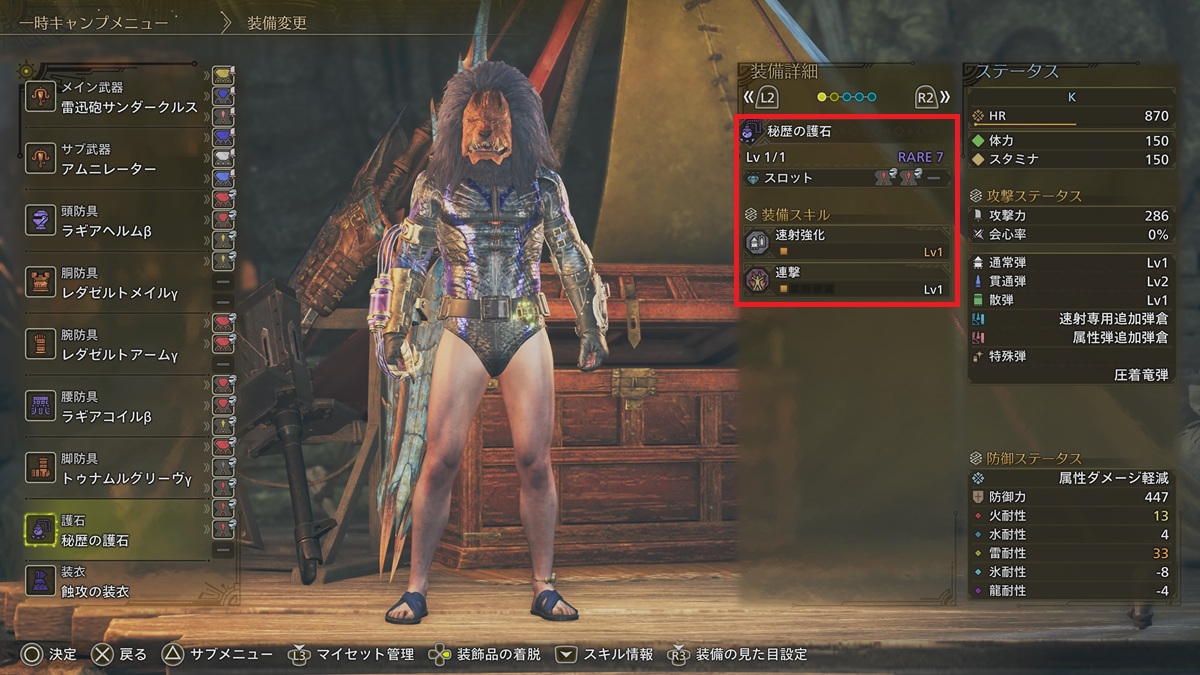The image size is (1200, 675).
Task: Go back to 一時キャンプメニュー
Action: point(94,23)
